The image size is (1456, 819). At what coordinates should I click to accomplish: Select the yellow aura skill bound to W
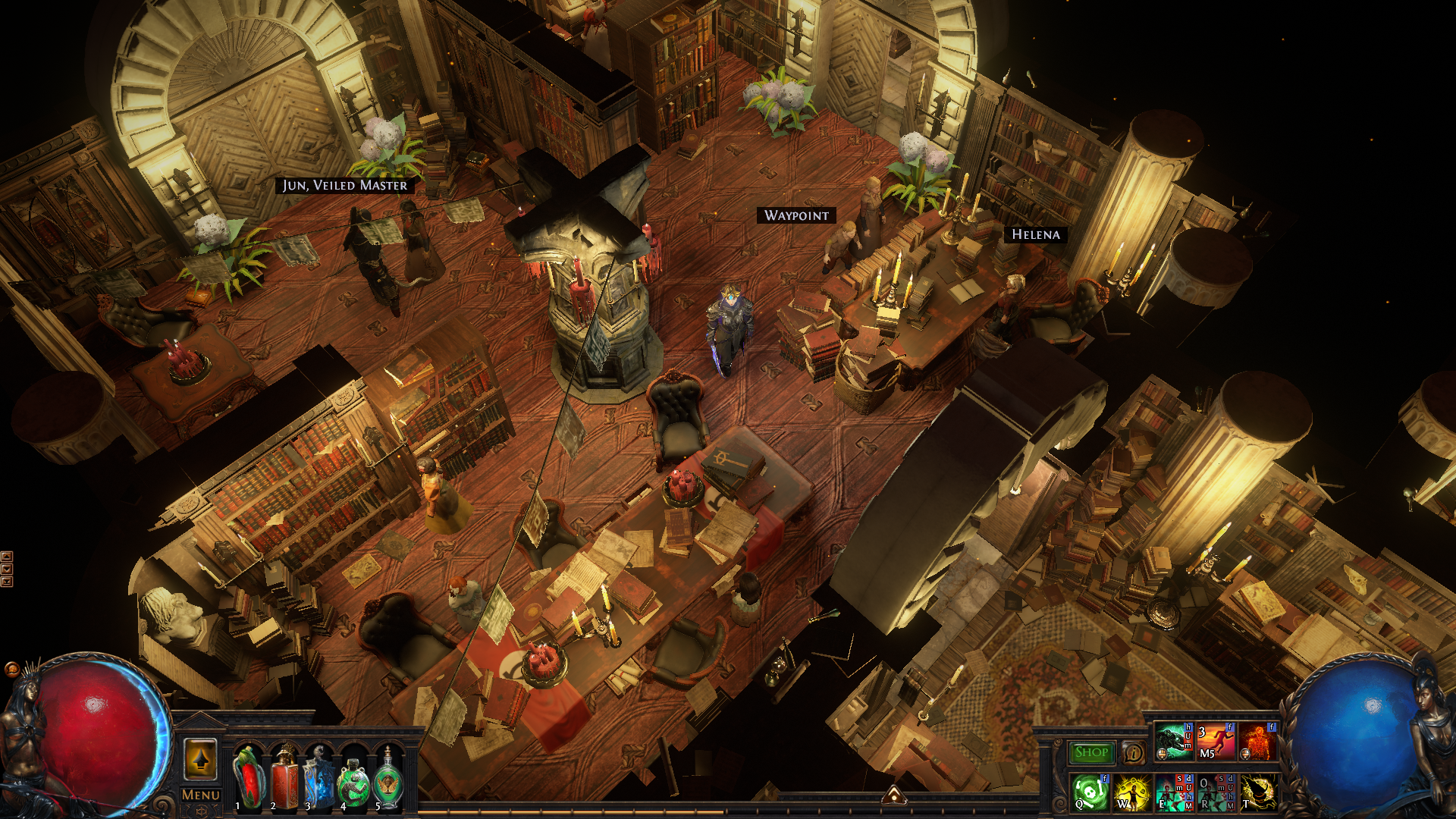coord(1131,792)
